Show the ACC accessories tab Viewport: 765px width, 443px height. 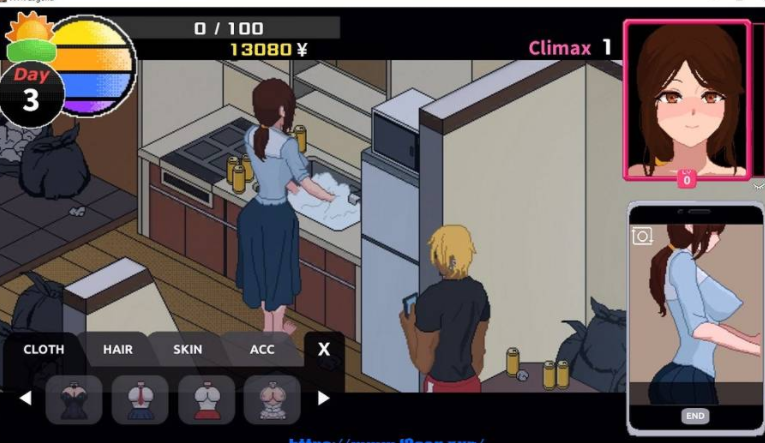262,349
